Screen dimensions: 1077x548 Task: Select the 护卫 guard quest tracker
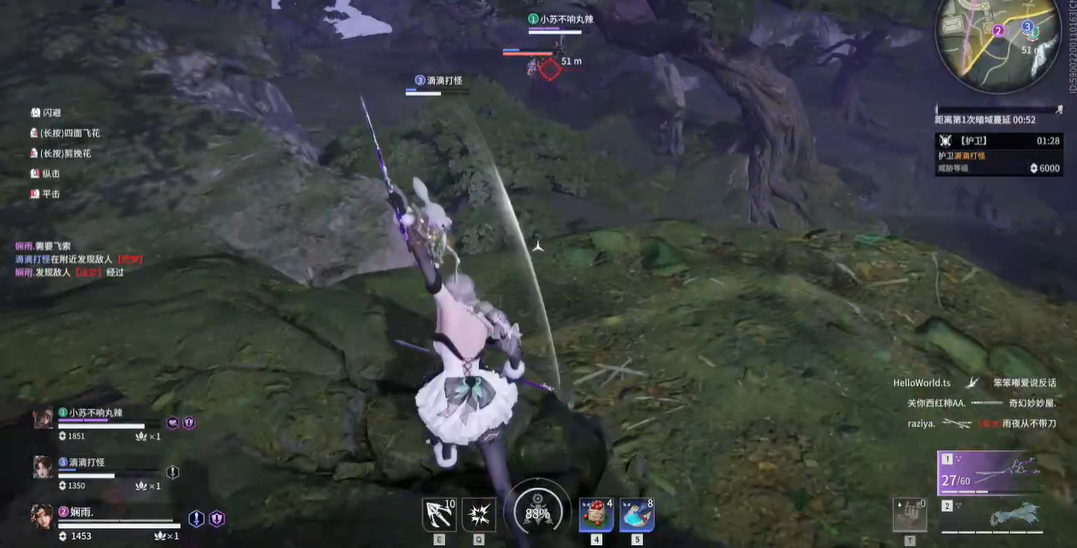click(998, 154)
